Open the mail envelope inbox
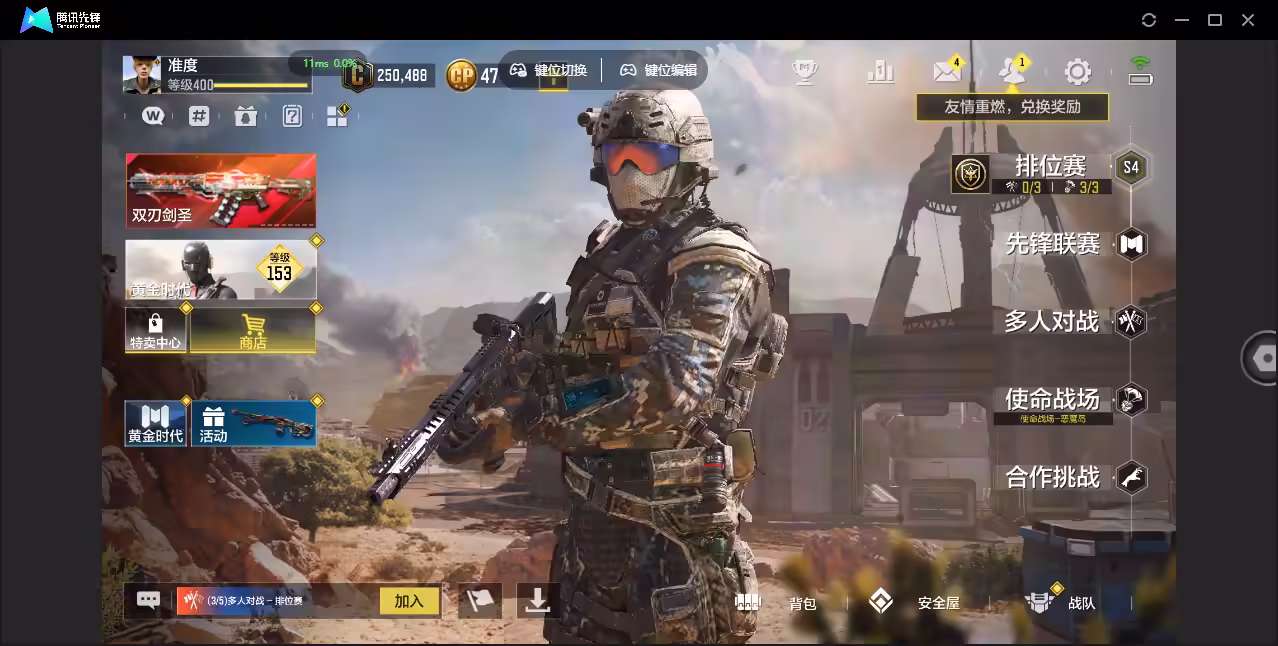 (946, 71)
